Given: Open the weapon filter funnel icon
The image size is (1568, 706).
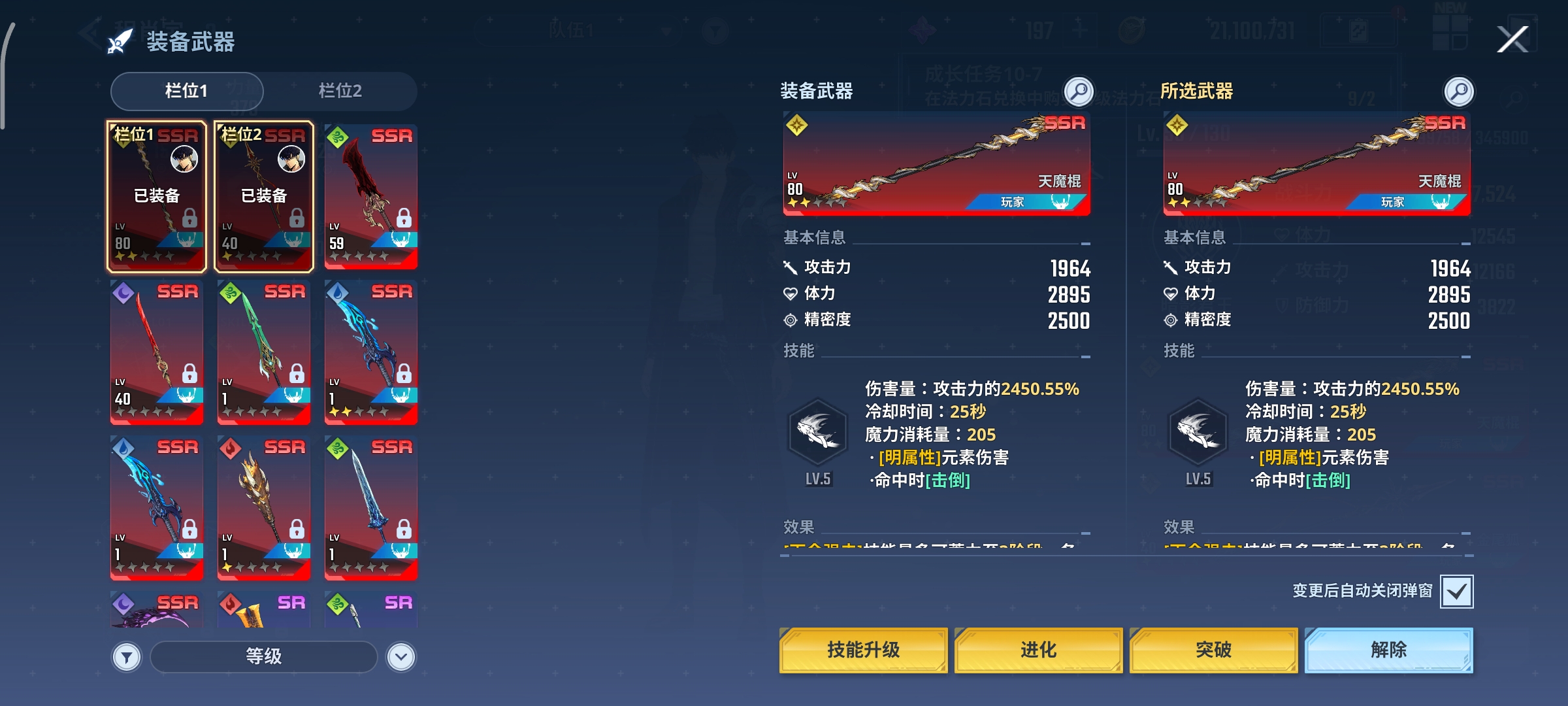Looking at the screenshot, I should pos(126,656).
